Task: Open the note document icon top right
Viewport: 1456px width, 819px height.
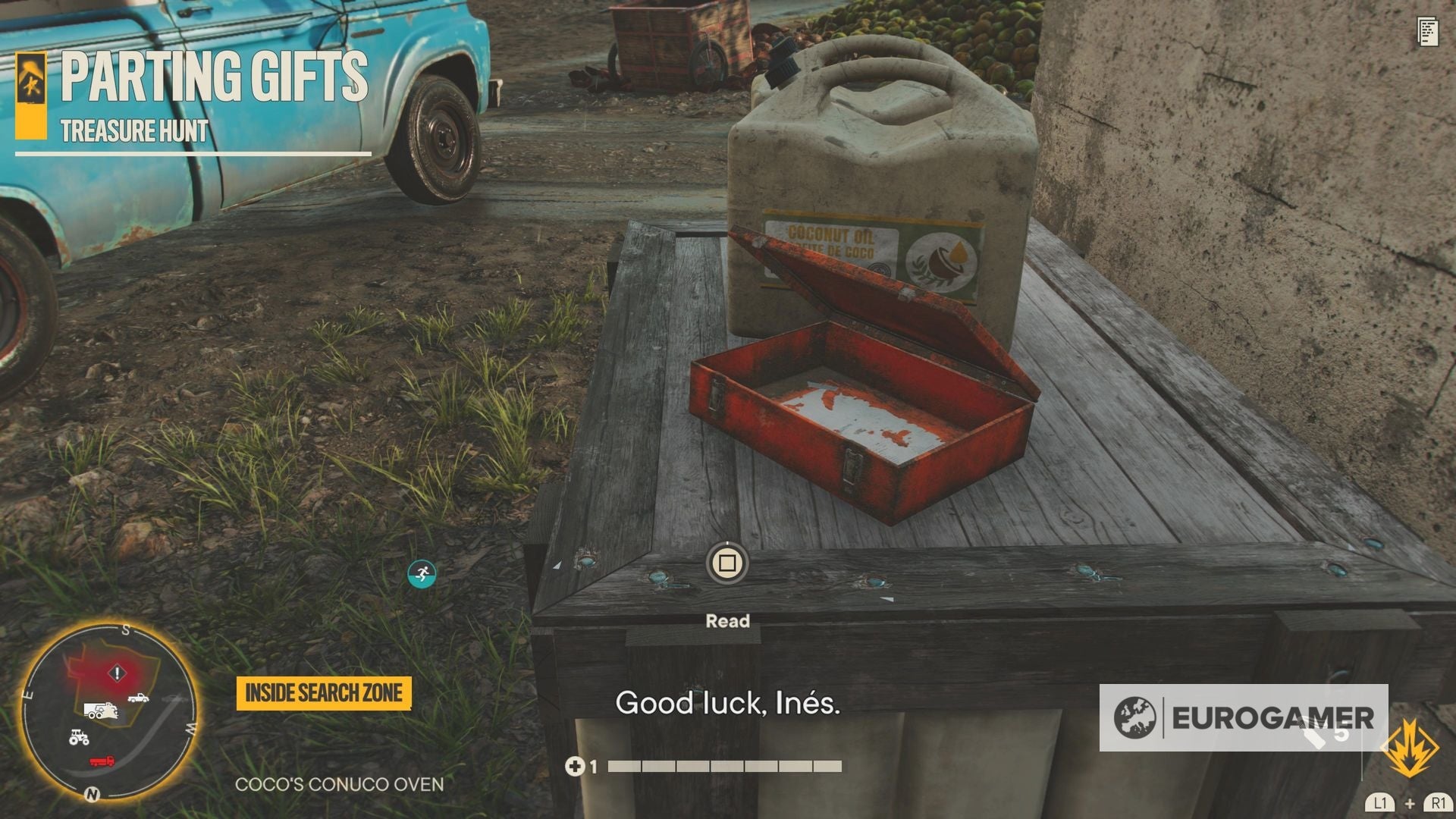Action: point(1429,32)
